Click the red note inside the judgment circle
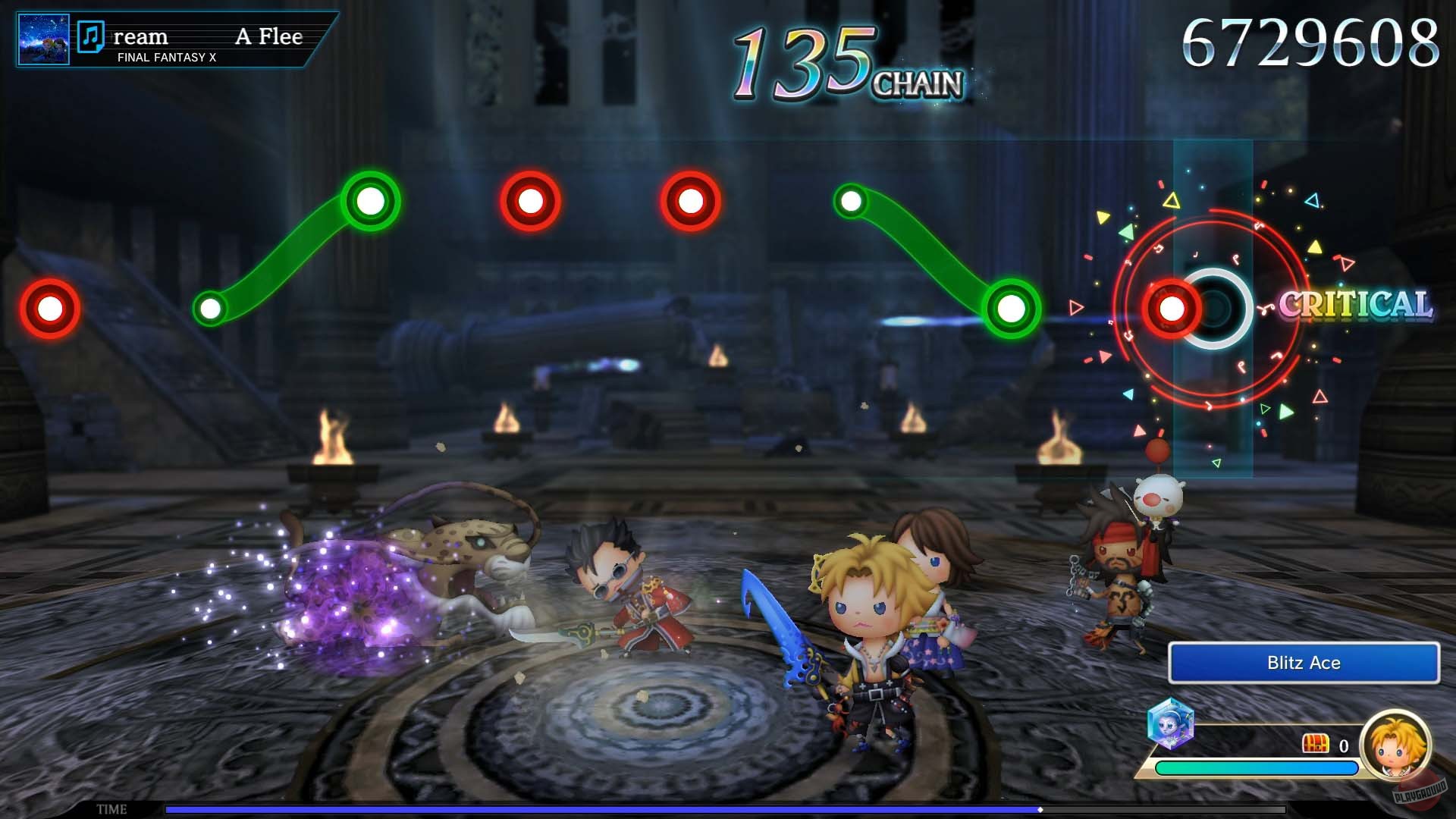 1172,309
